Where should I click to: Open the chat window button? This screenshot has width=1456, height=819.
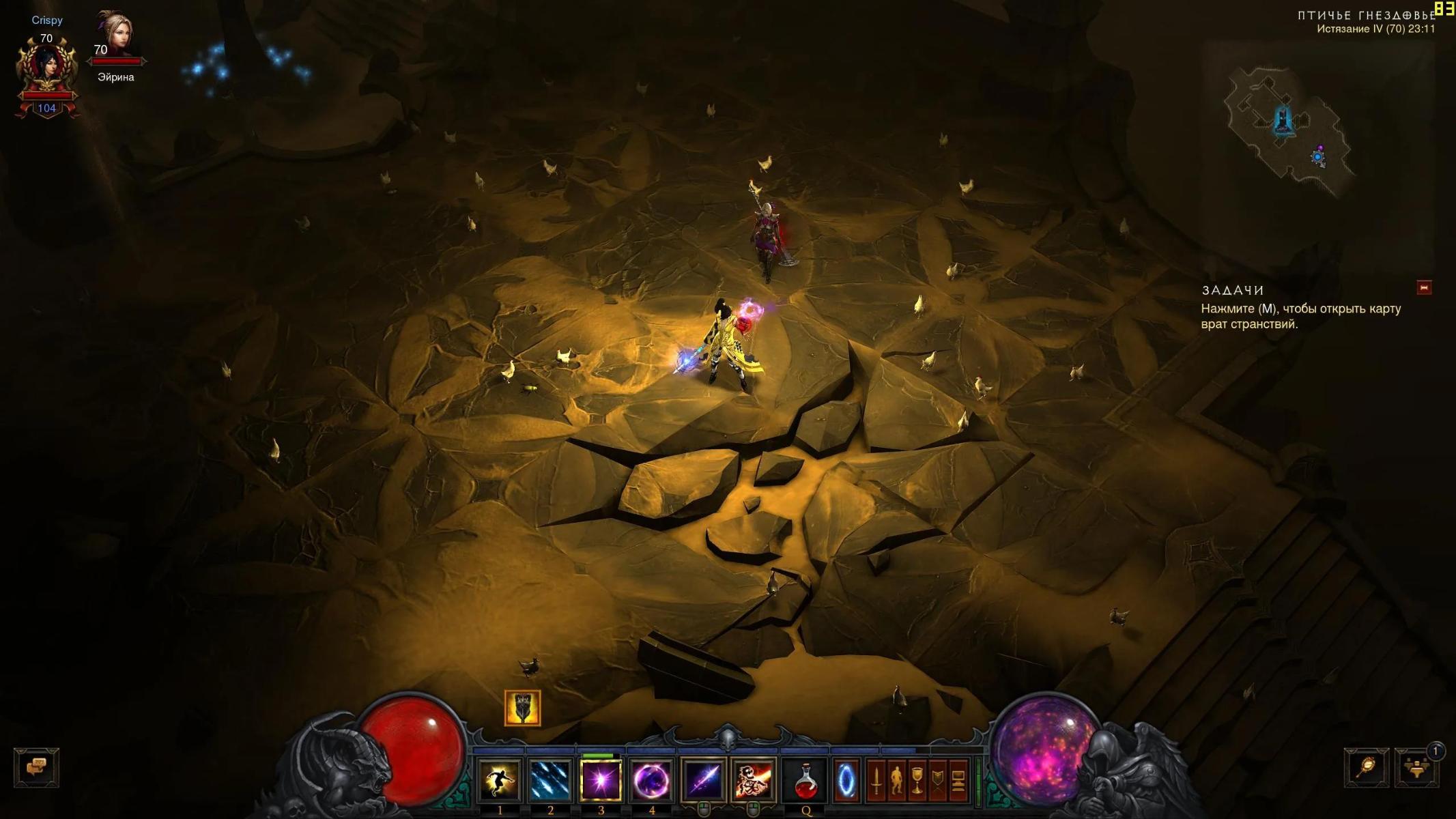click(36, 767)
